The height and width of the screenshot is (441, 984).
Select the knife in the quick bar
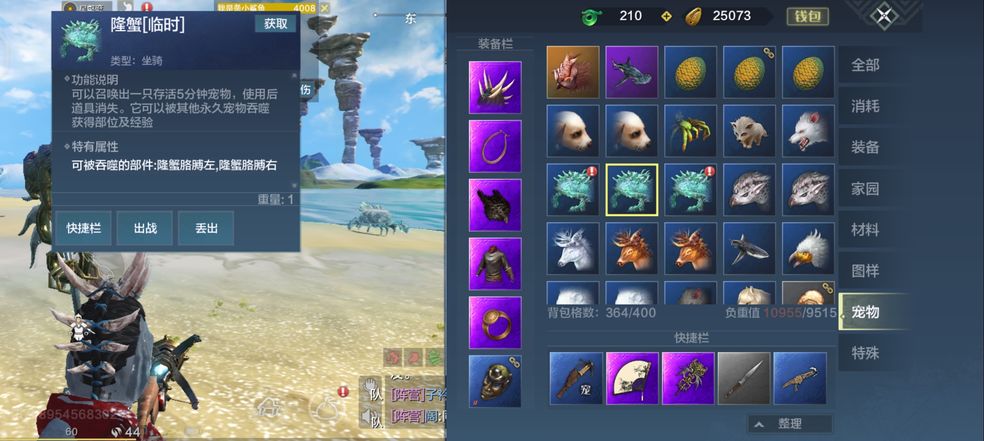coord(743,378)
